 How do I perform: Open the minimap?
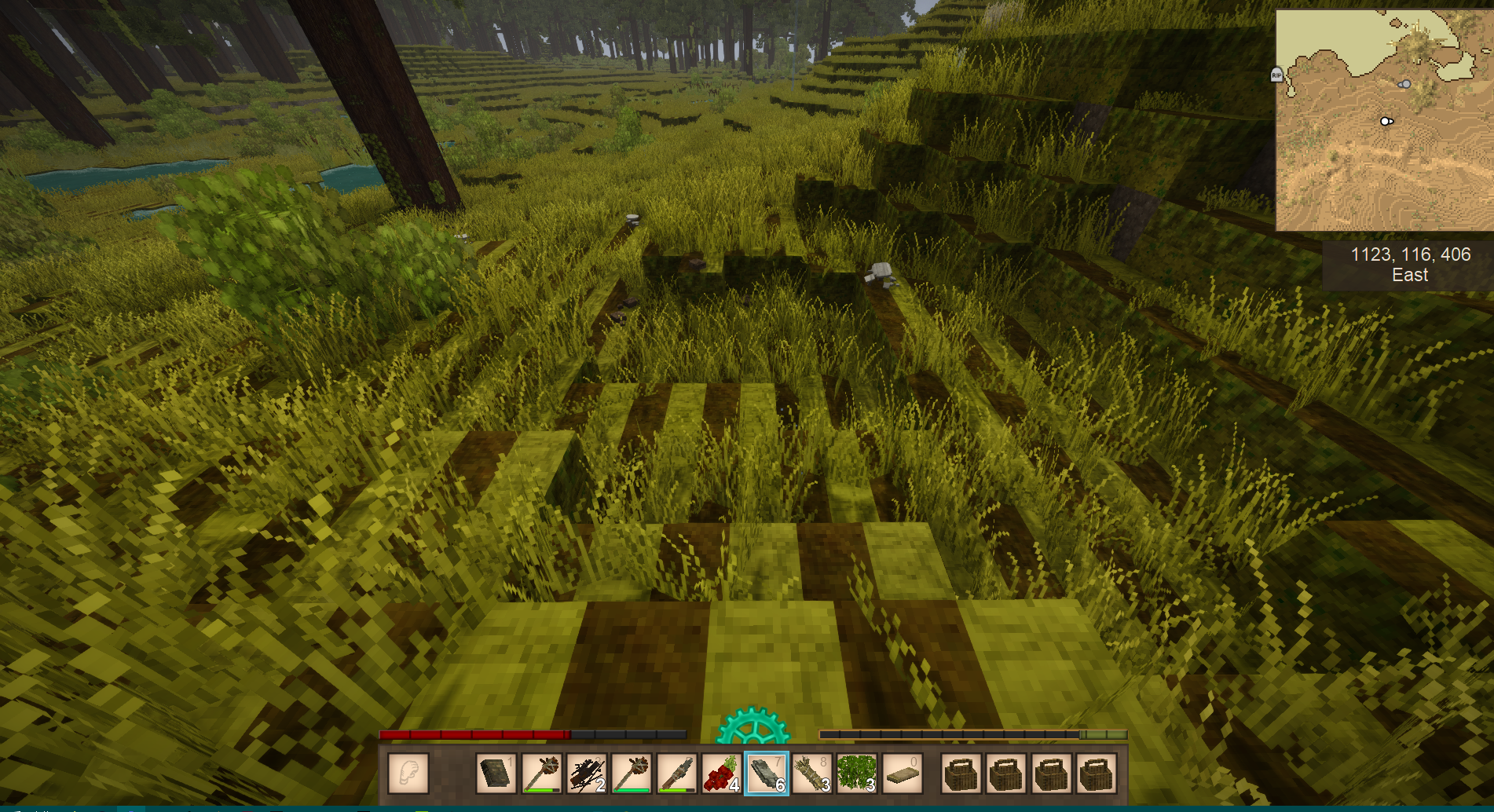click(x=1382, y=120)
